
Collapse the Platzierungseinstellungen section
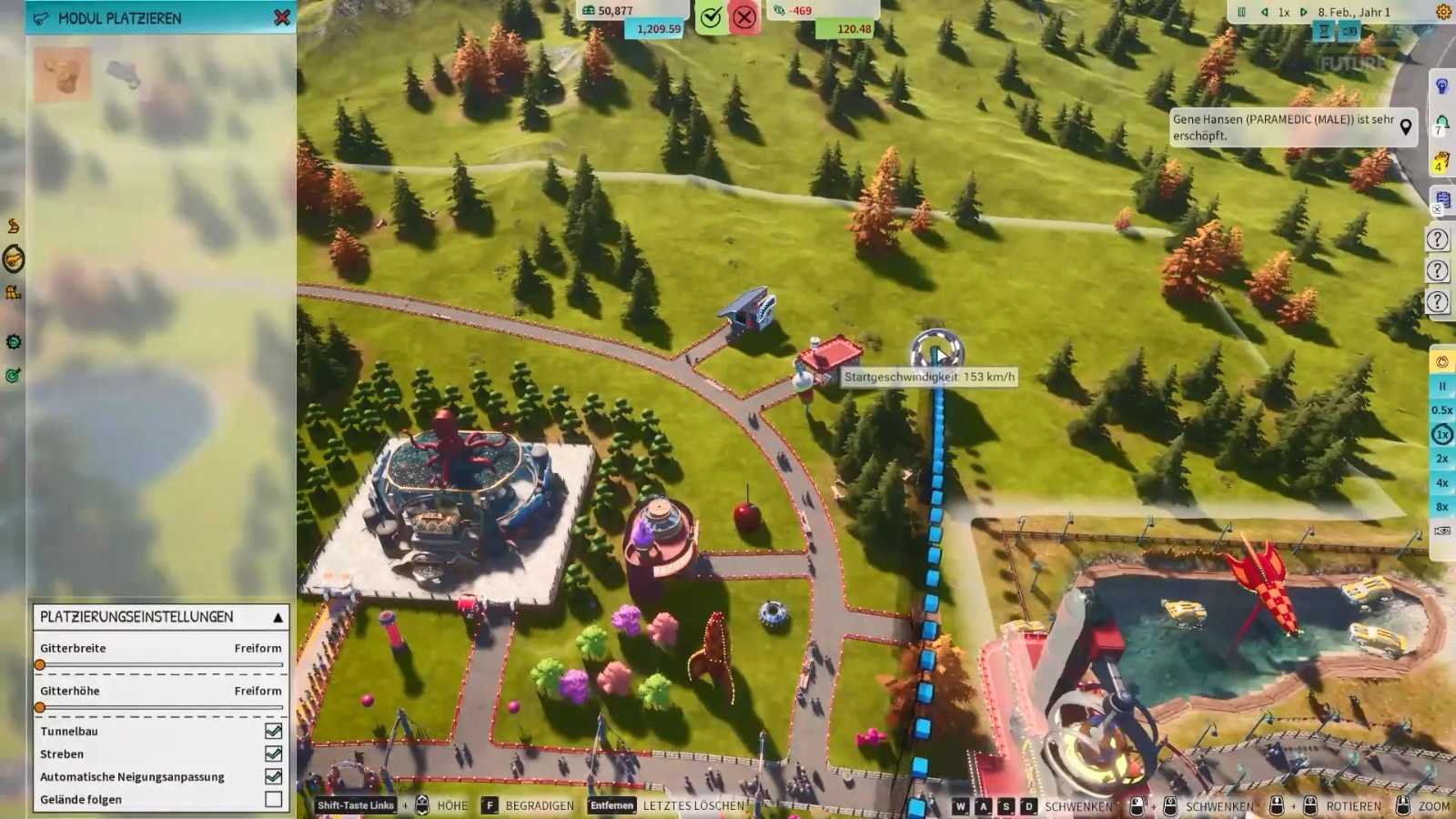(278, 617)
